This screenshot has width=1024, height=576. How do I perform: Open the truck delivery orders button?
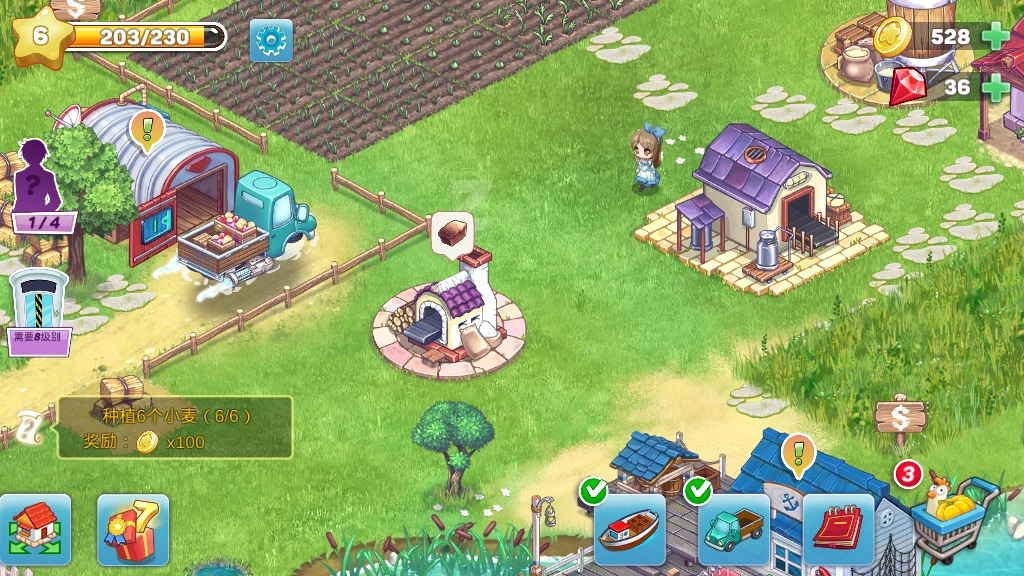[733, 529]
